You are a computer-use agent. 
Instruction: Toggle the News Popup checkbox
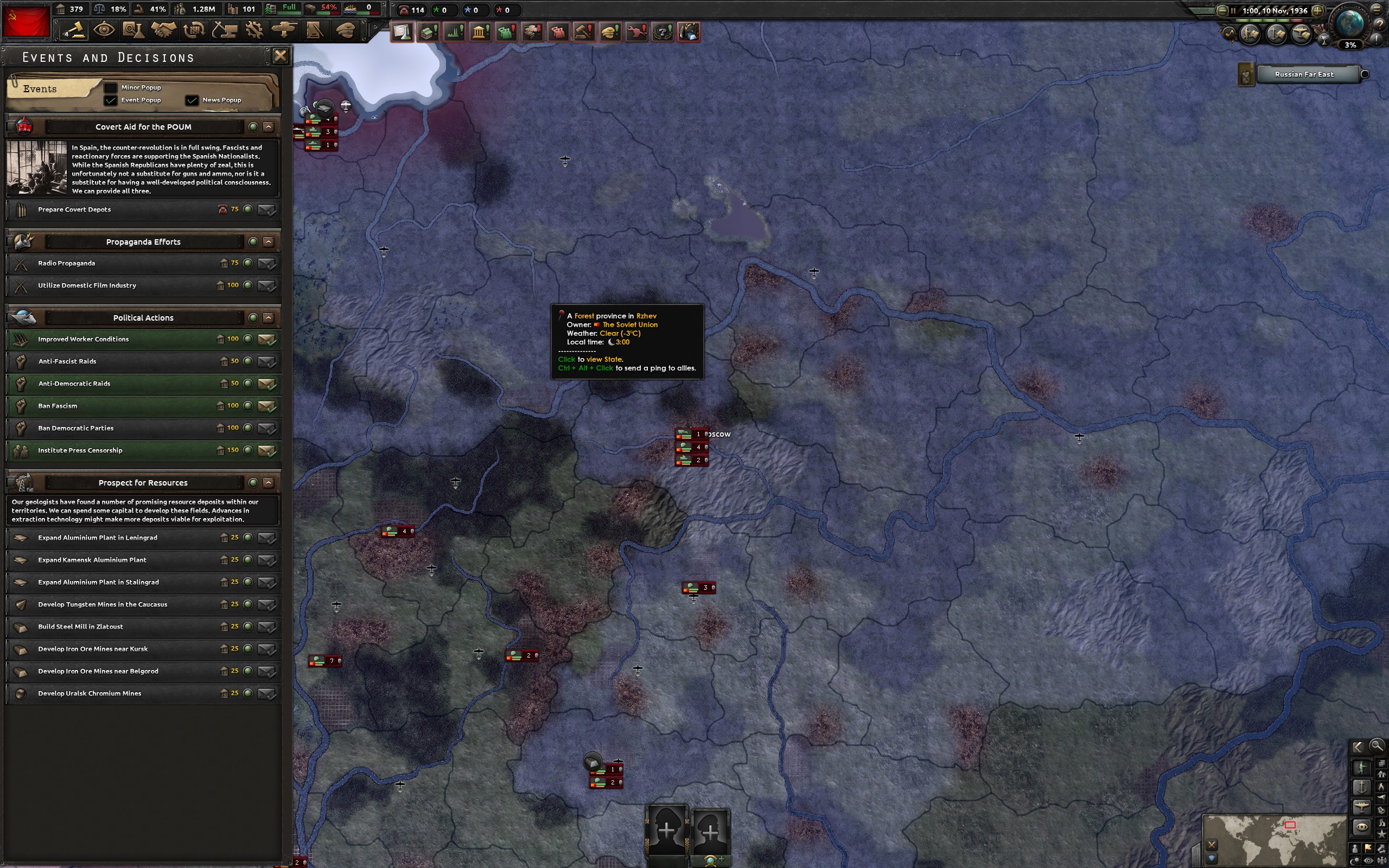[192, 100]
